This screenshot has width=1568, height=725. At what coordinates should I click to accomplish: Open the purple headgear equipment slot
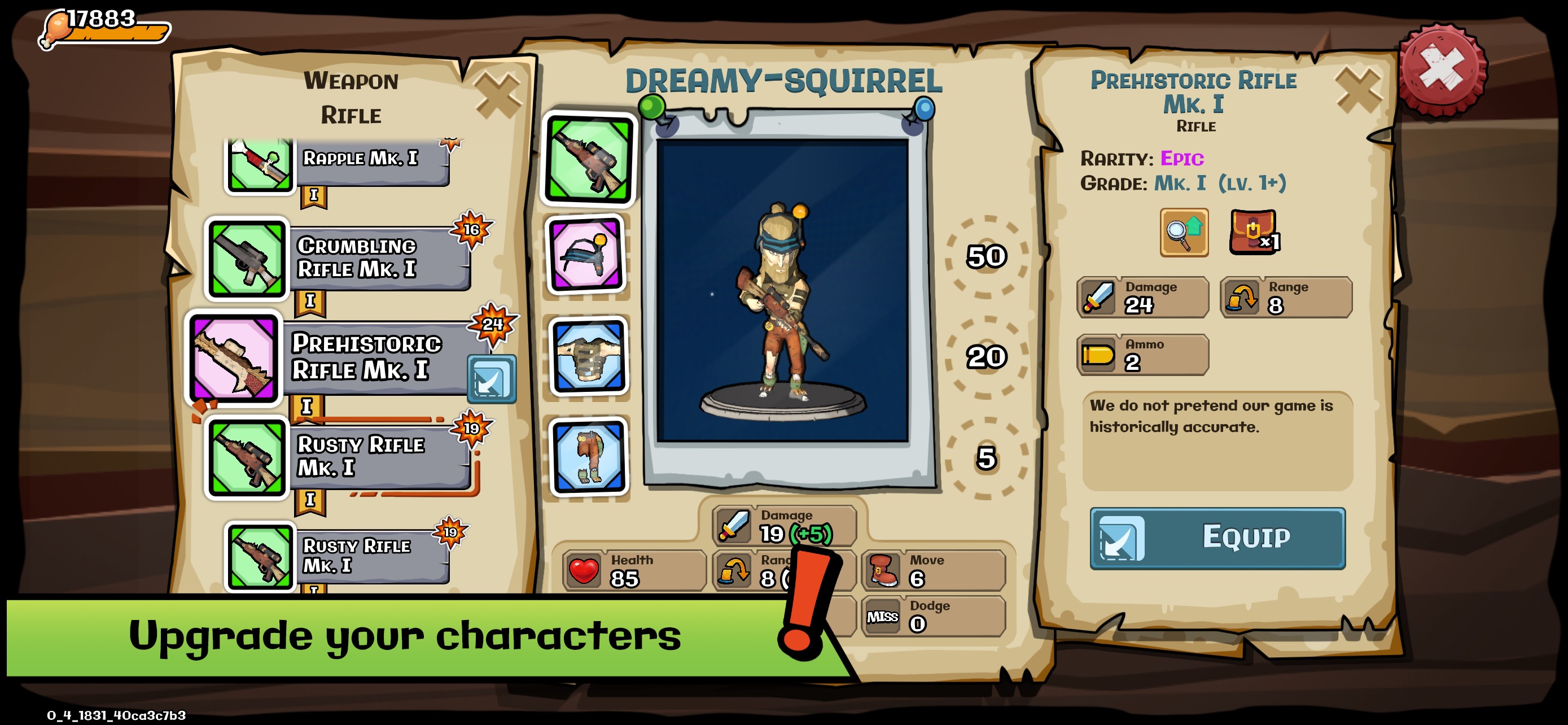(586, 255)
